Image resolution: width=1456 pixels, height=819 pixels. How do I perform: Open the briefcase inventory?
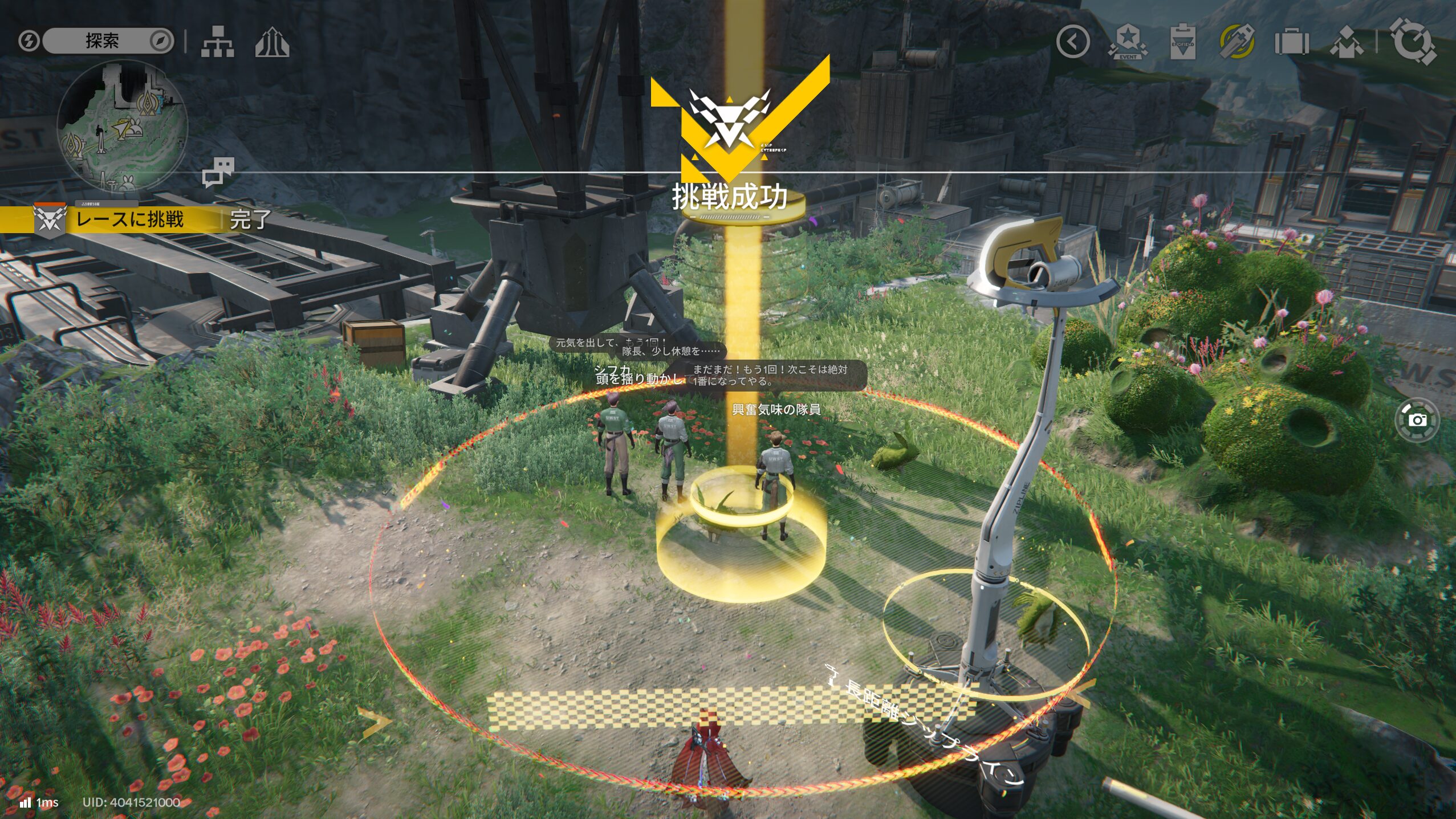1291,42
